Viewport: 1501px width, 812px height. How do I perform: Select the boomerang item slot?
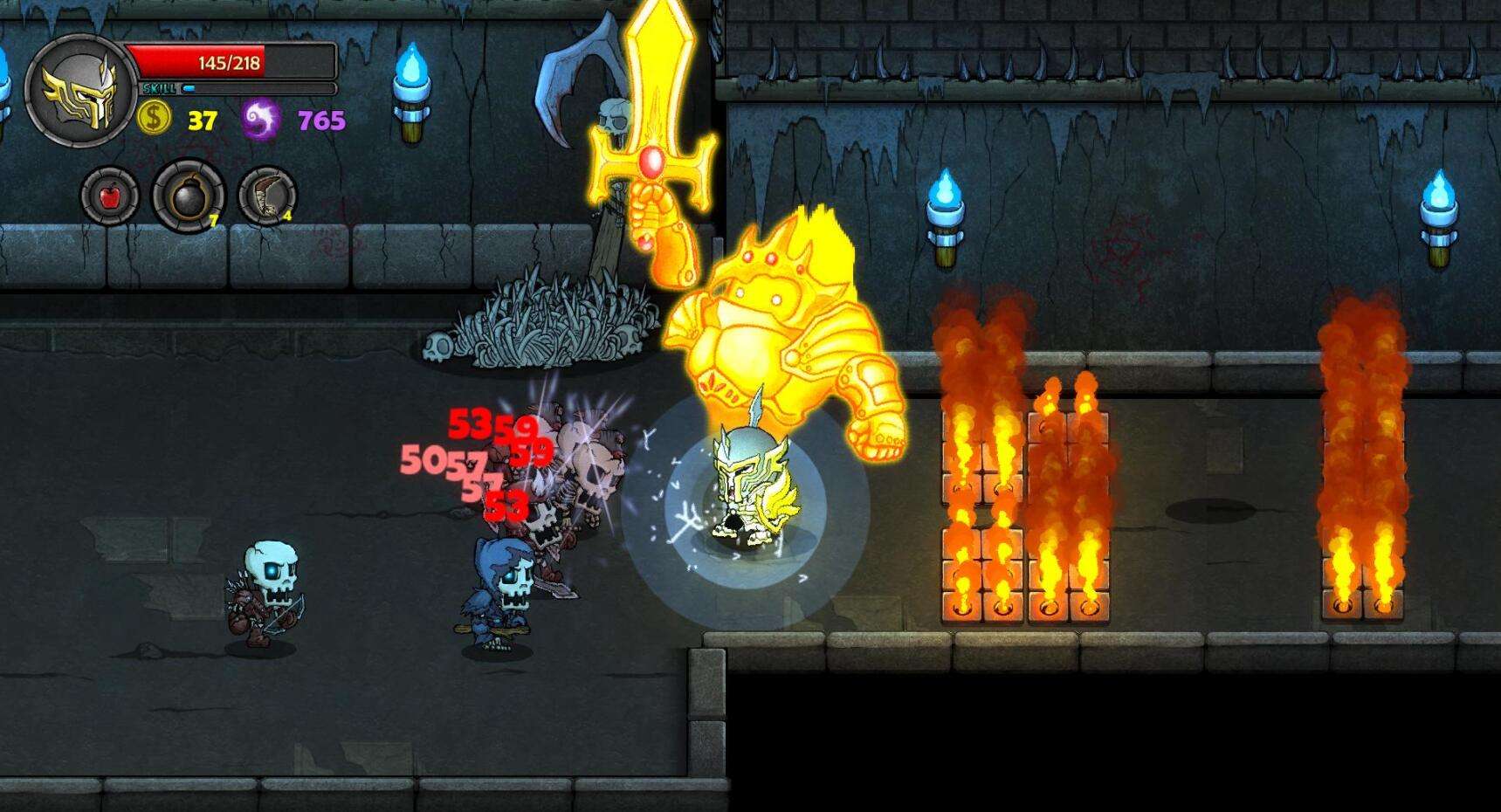click(266, 196)
